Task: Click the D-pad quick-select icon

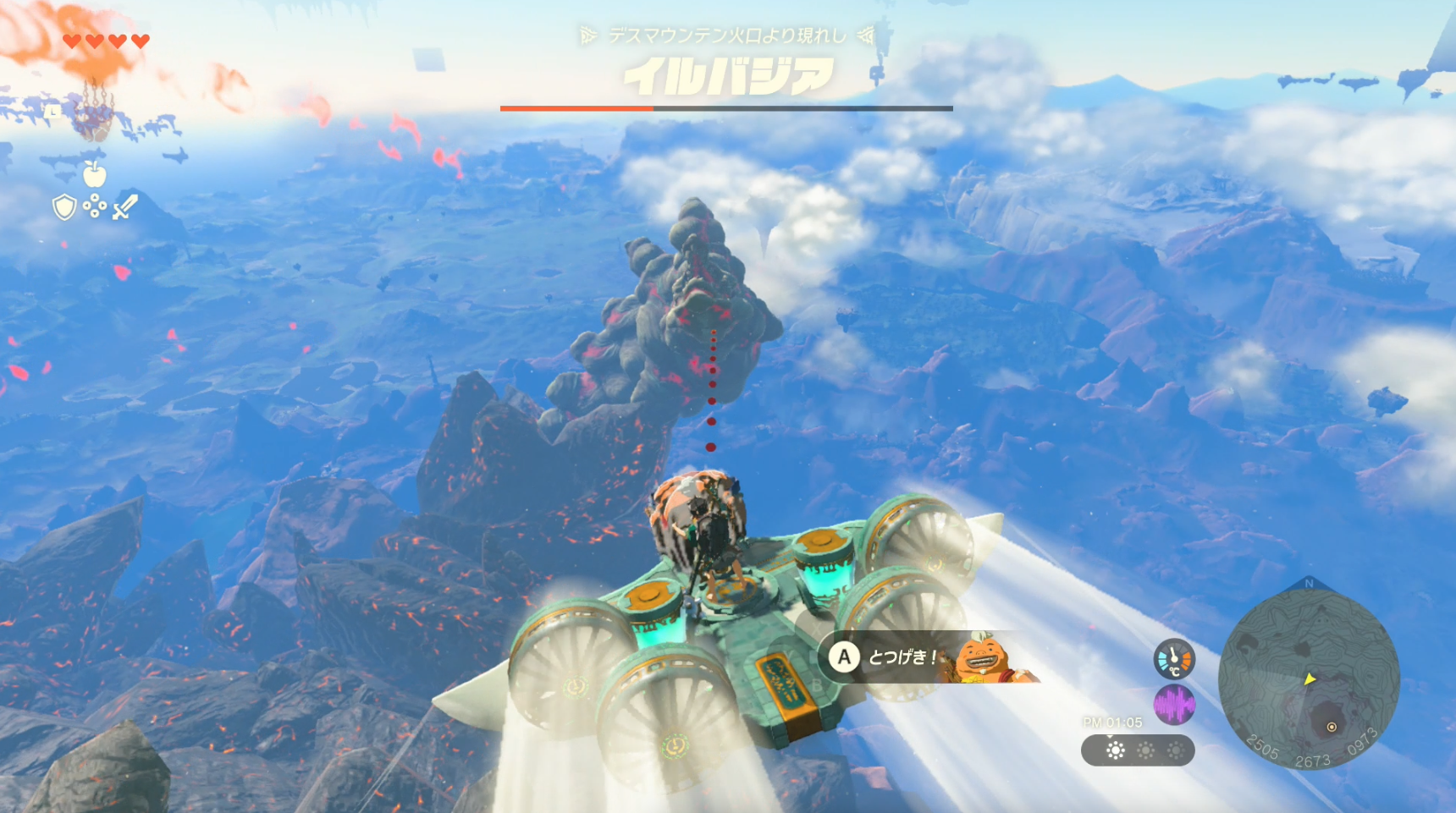Action: pyautogui.click(x=95, y=206)
